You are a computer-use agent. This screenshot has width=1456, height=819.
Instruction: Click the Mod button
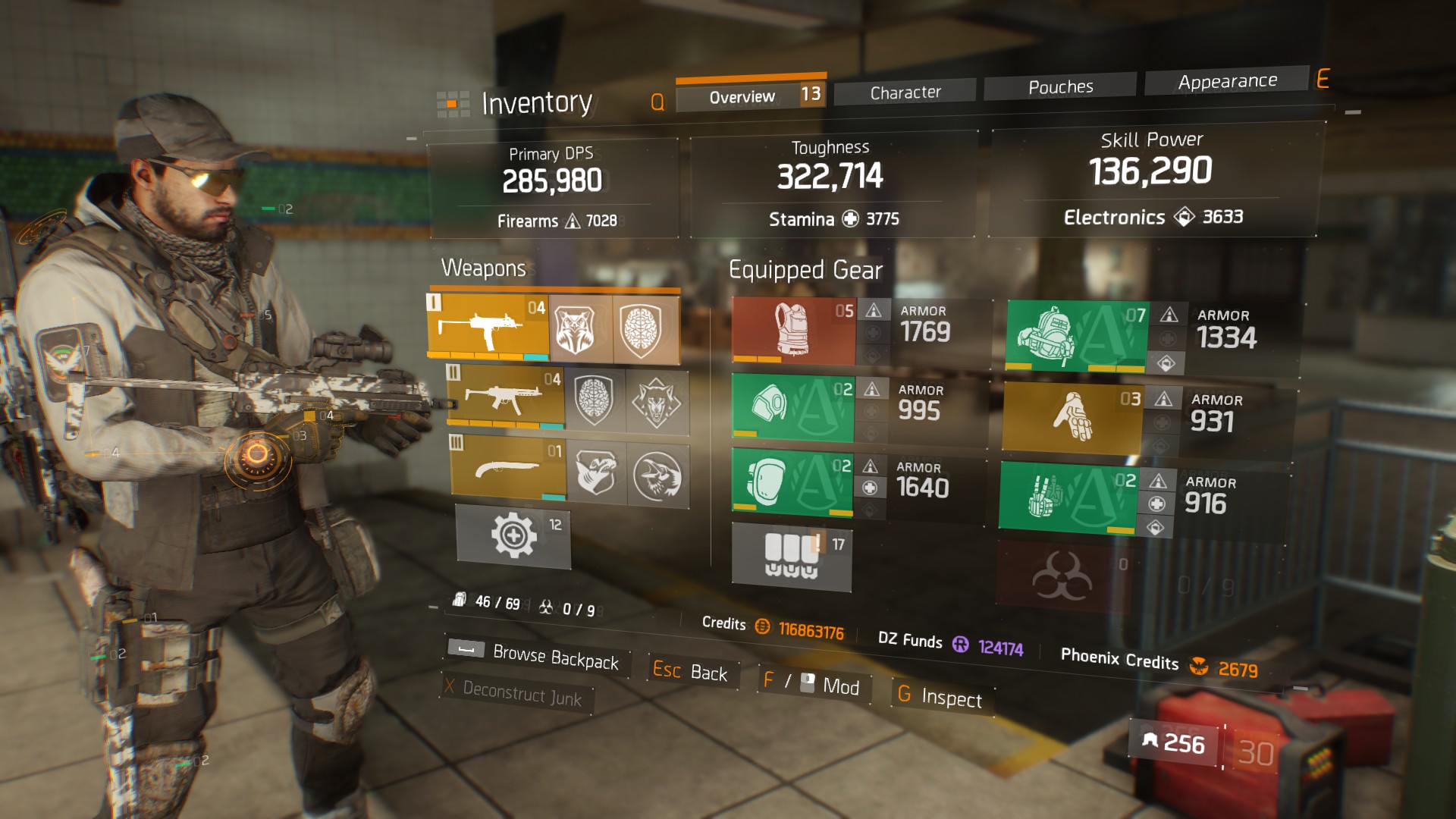[813, 684]
